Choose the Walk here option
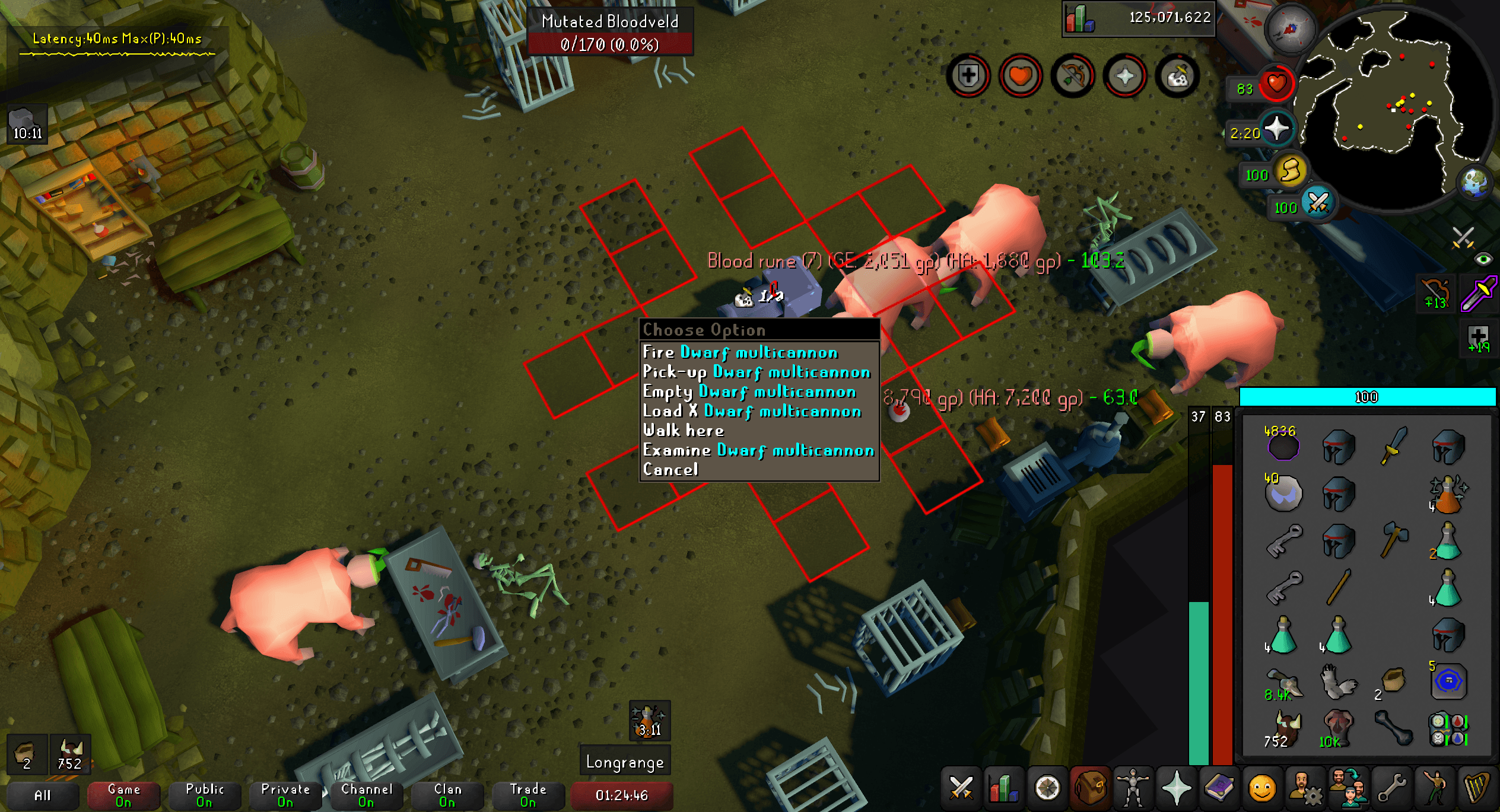This screenshot has height=812, width=1500. click(684, 431)
